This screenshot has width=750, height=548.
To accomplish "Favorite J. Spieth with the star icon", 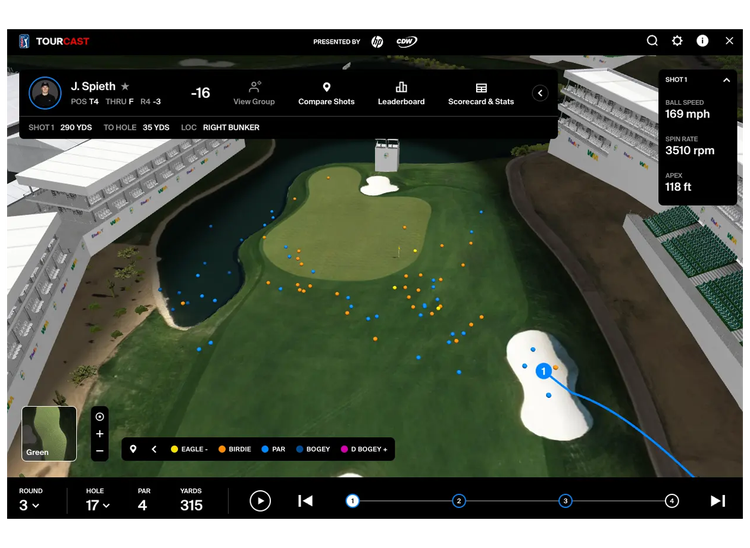I will (x=125, y=87).
